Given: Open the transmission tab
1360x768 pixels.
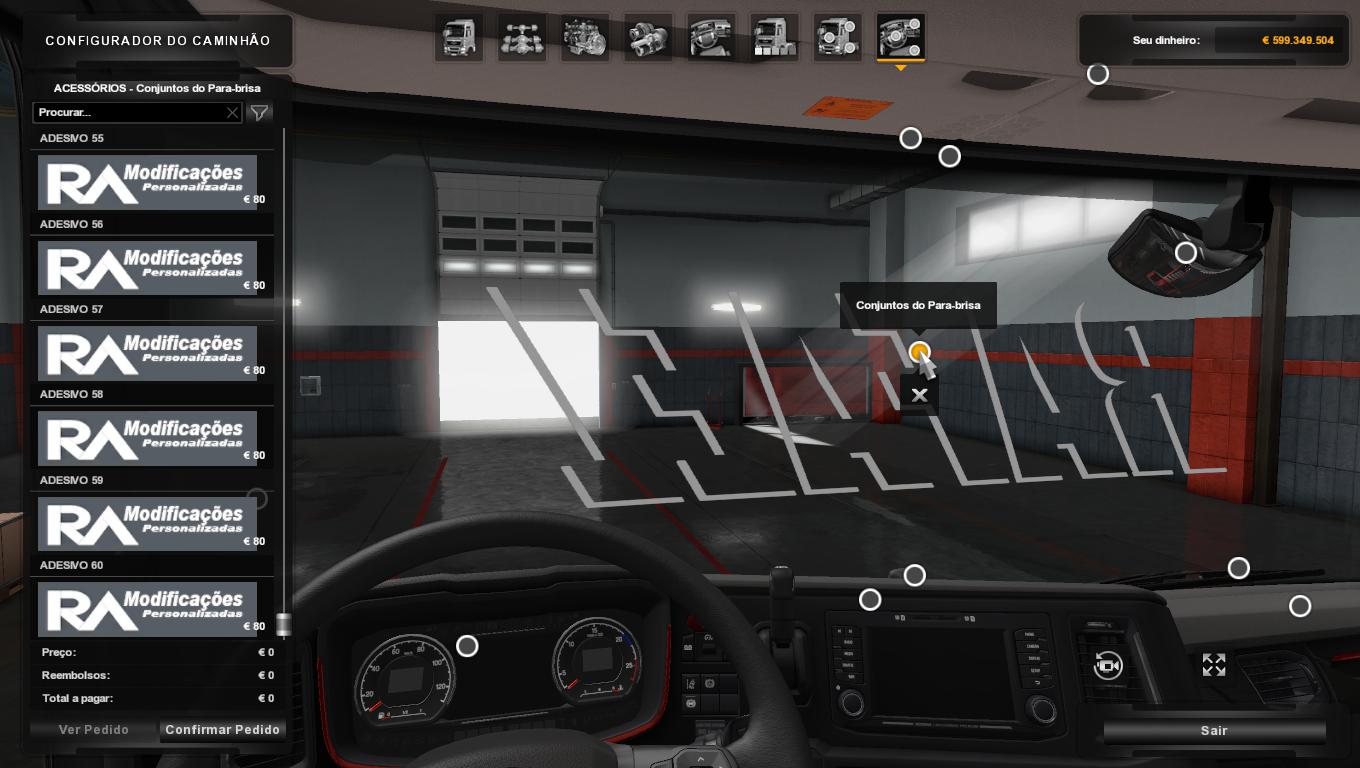Looking at the screenshot, I should click(648, 38).
